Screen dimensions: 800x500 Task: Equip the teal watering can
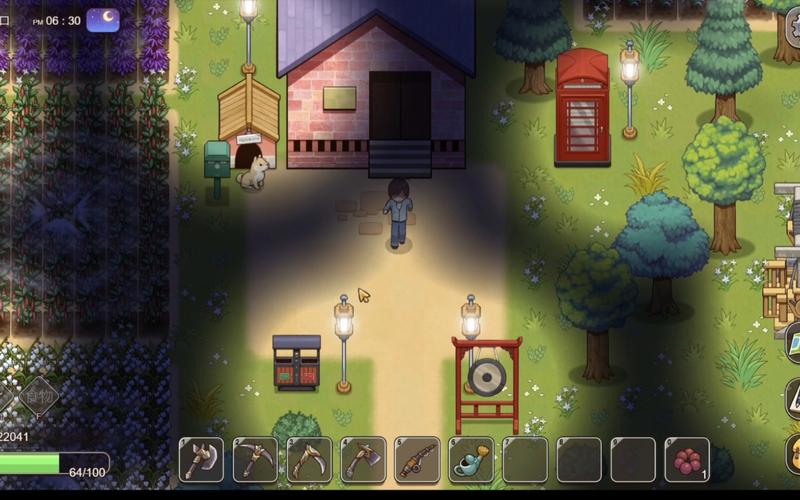point(471,459)
